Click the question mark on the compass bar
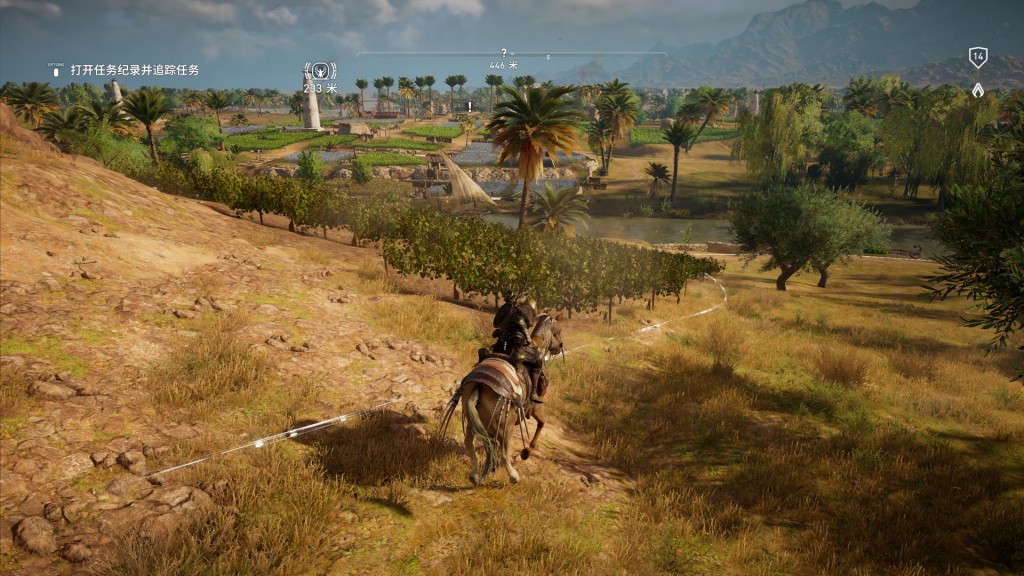This screenshot has height=576, width=1024. (504, 52)
